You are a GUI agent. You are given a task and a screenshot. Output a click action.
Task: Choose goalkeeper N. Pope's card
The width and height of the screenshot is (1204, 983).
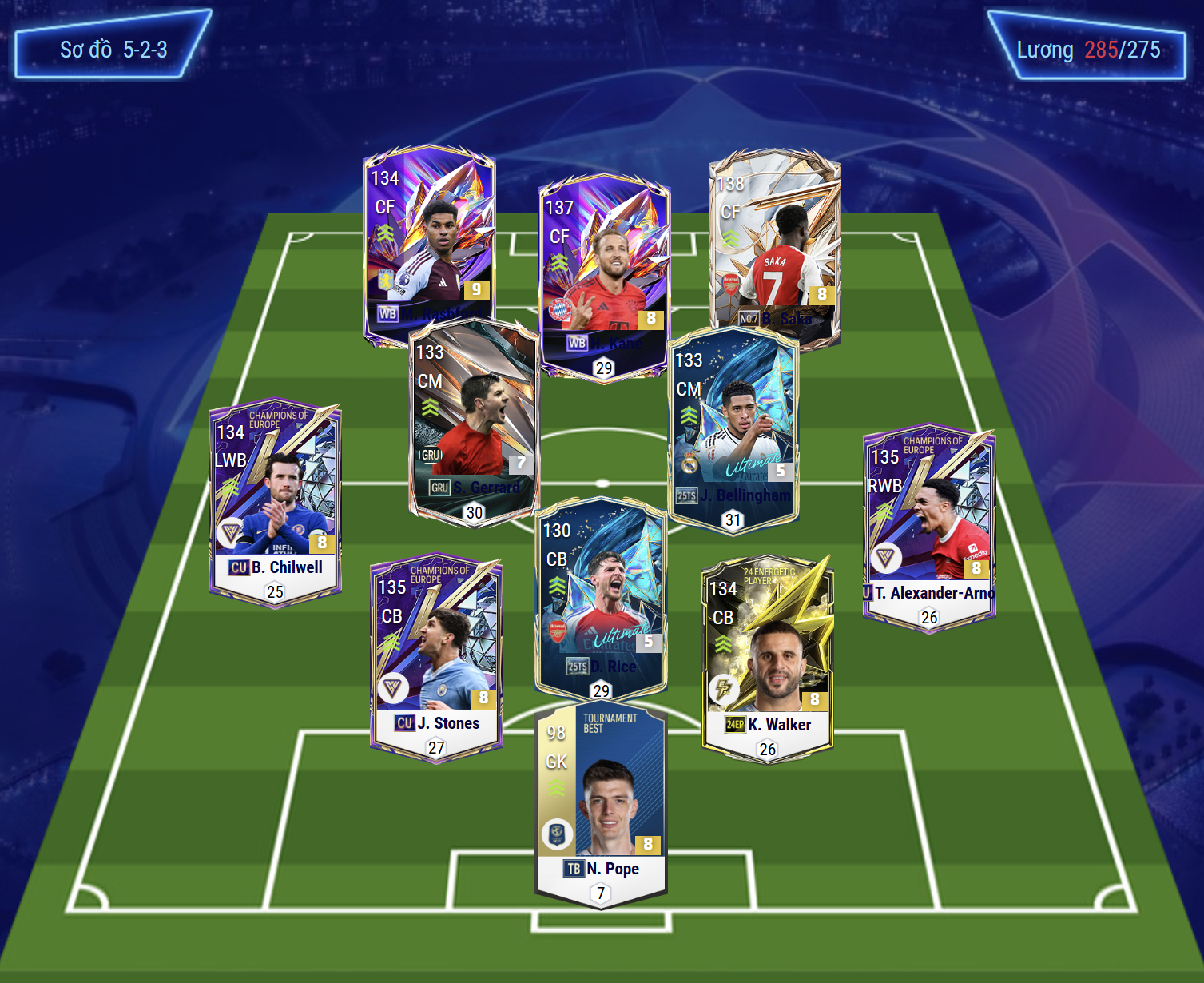click(601, 799)
